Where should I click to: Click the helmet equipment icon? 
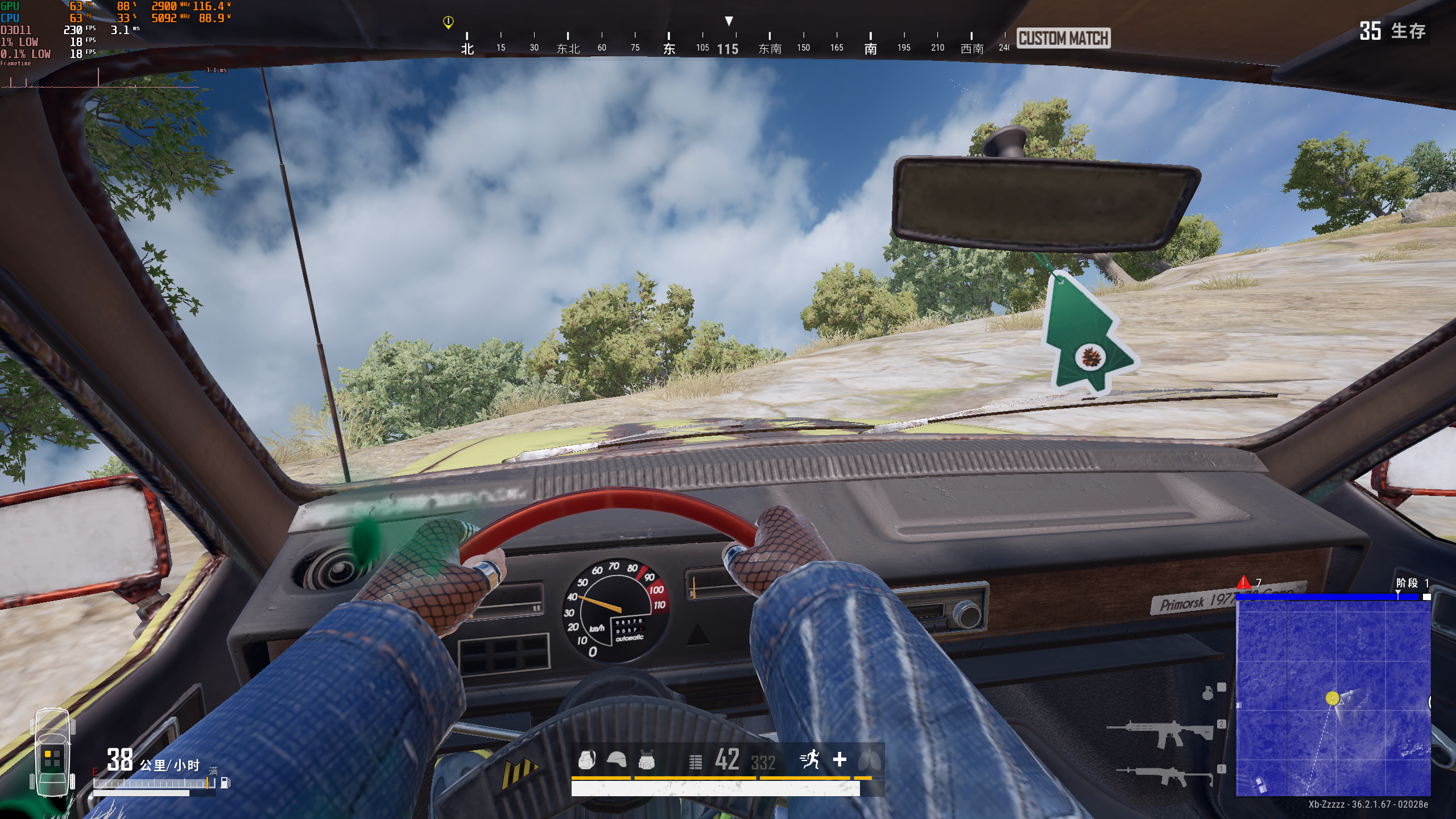coord(617,760)
